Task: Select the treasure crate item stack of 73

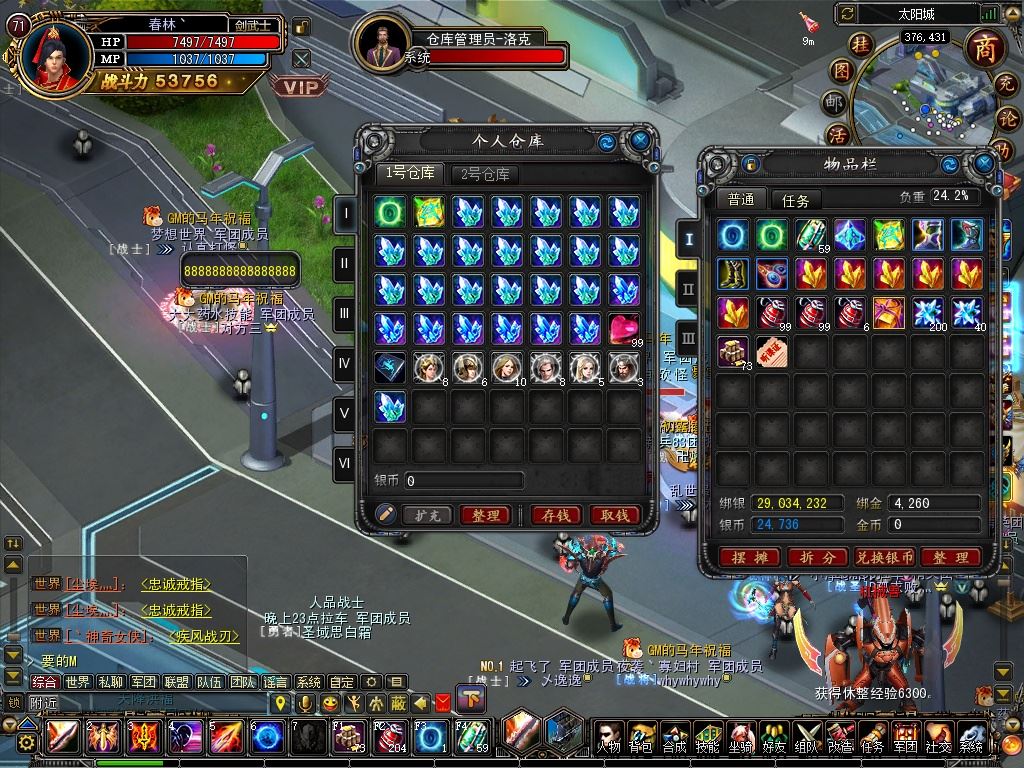Action: click(x=733, y=351)
